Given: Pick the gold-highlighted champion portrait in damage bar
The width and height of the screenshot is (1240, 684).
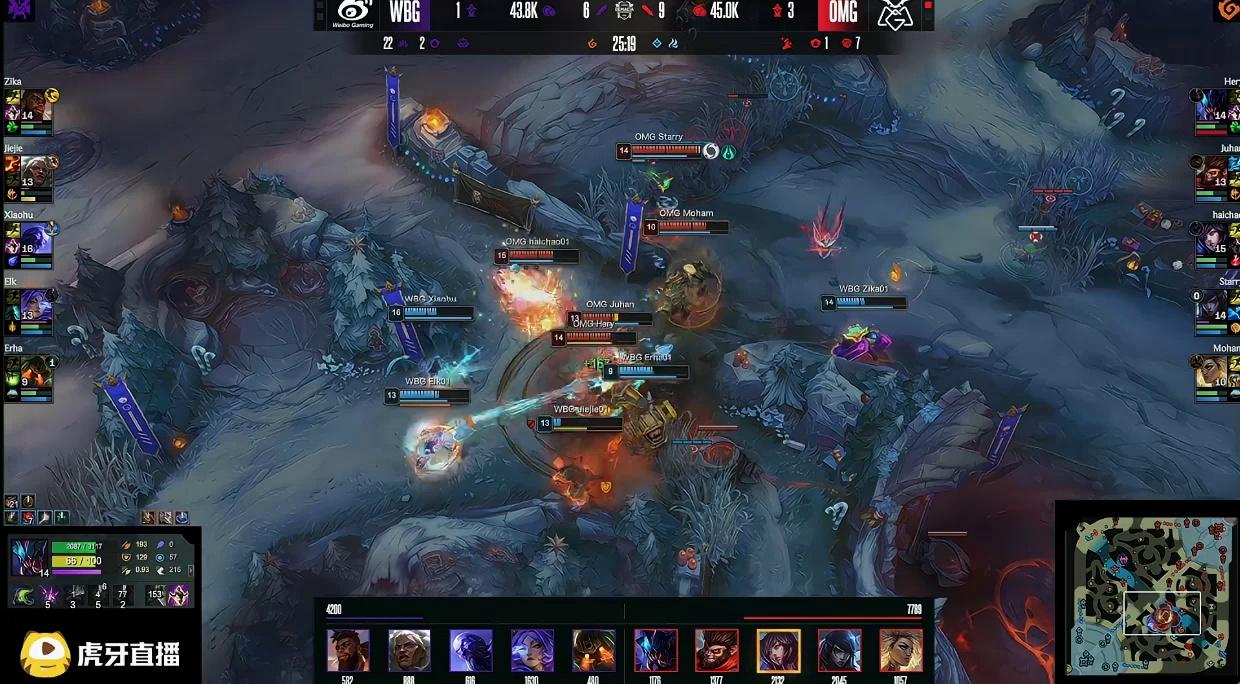Looking at the screenshot, I should [x=778, y=650].
